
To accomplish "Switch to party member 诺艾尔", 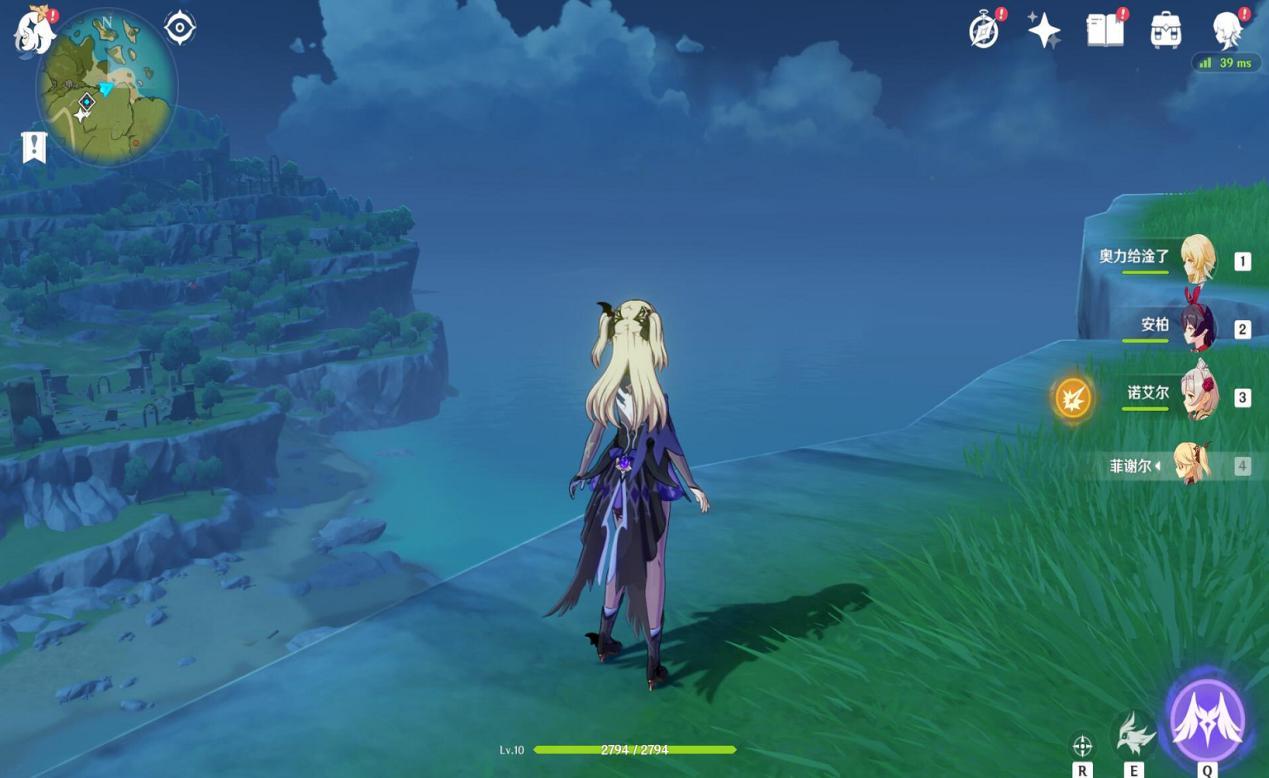I will click(x=1196, y=396).
